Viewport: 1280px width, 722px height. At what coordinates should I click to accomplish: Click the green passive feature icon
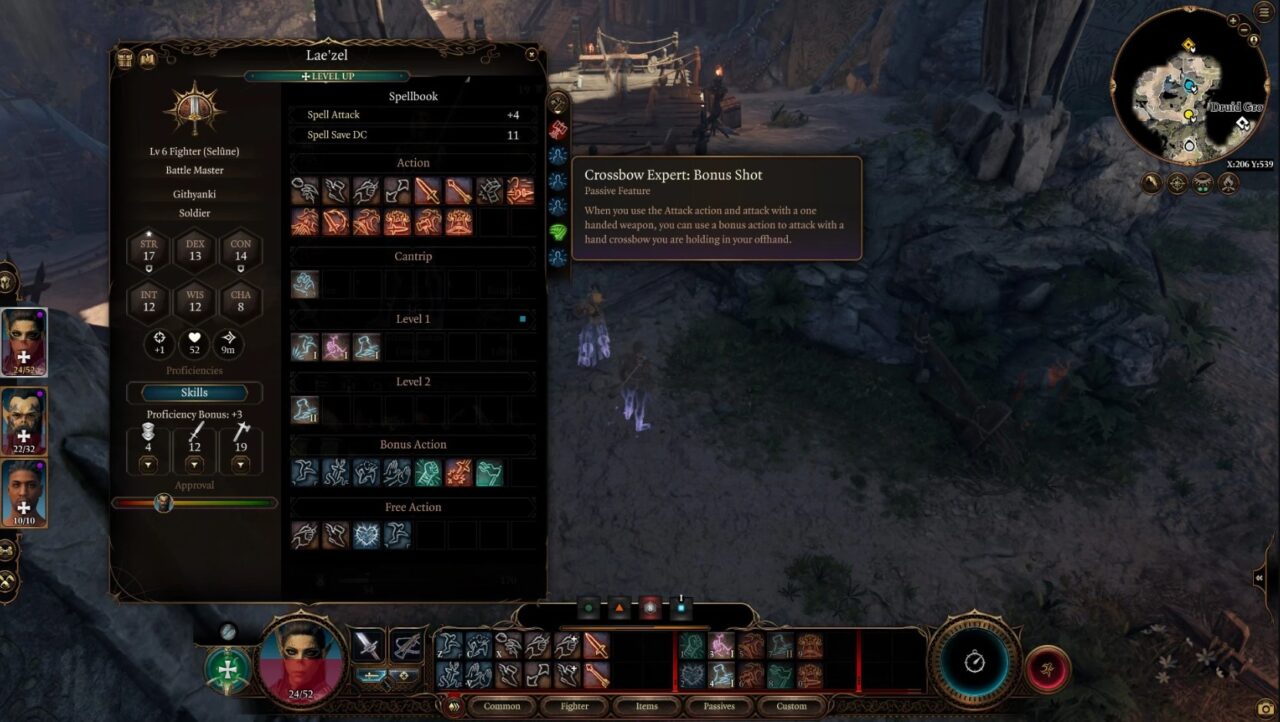click(558, 231)
